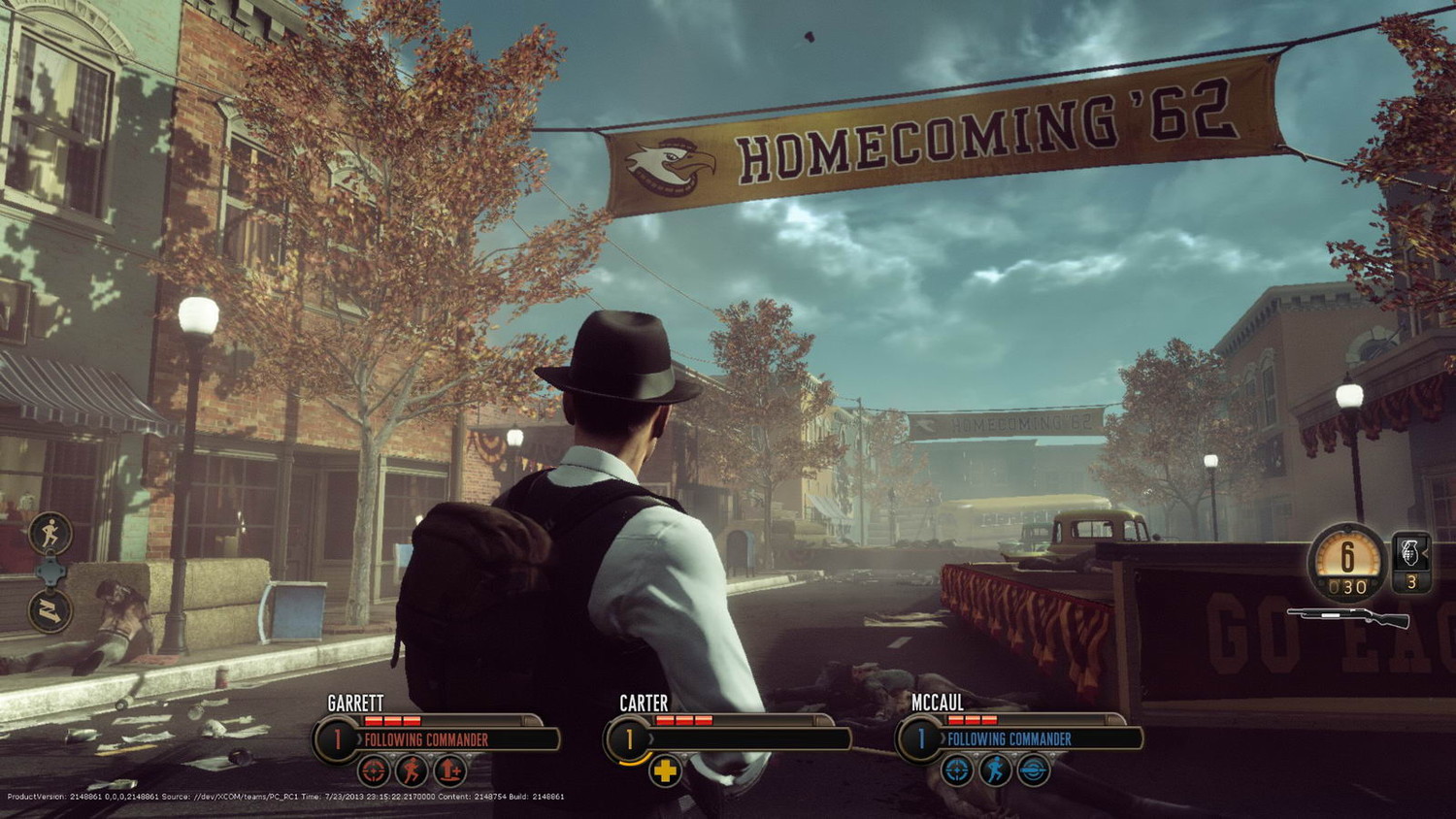
Task: Use Garrett's red running figure ability
Action: tap(412, 771)
